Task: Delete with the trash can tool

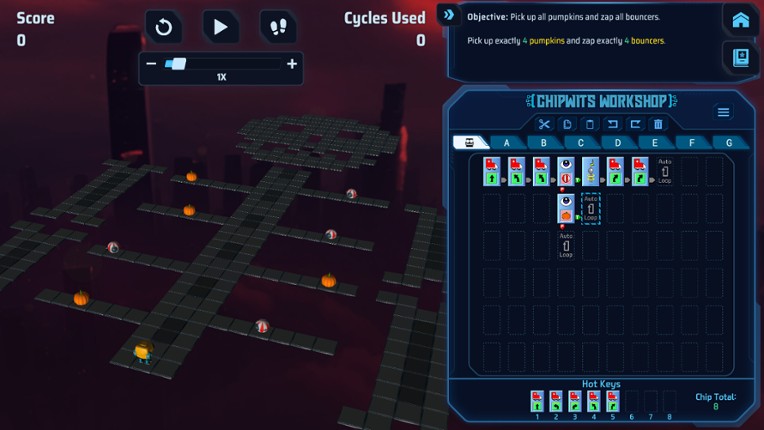Action: point(658,125)
